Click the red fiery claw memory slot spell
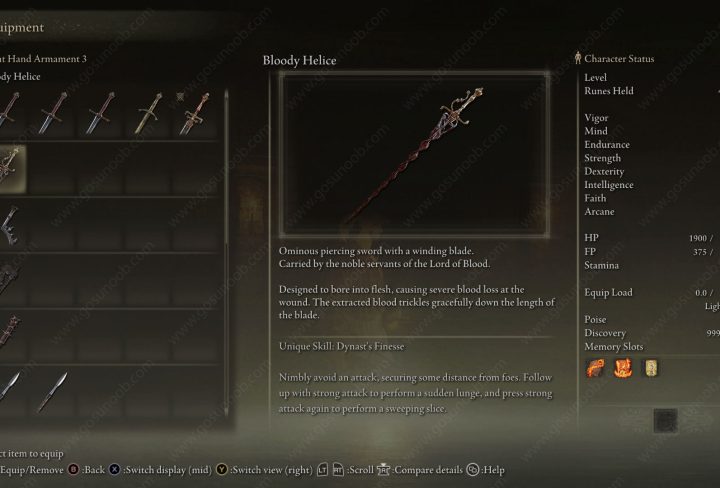The image size is (720, 488). coord(593,368)
